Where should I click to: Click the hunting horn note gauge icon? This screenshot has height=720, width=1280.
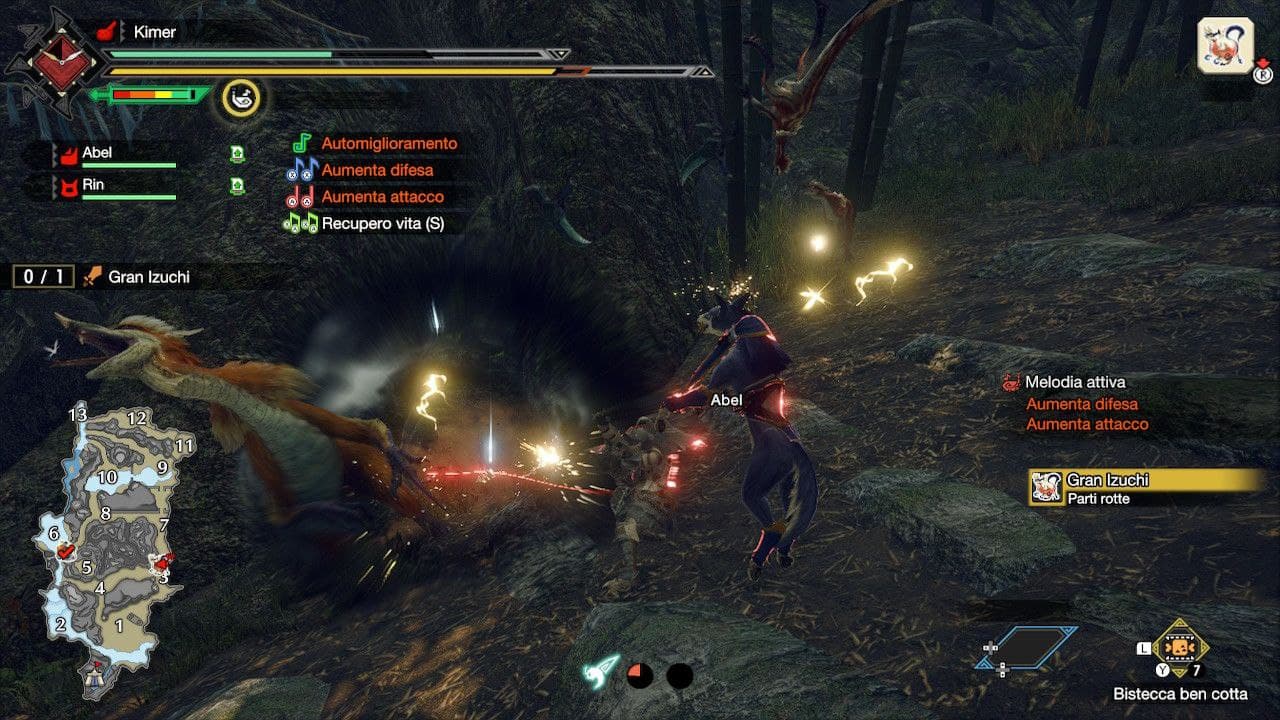(x=241, y=97)
